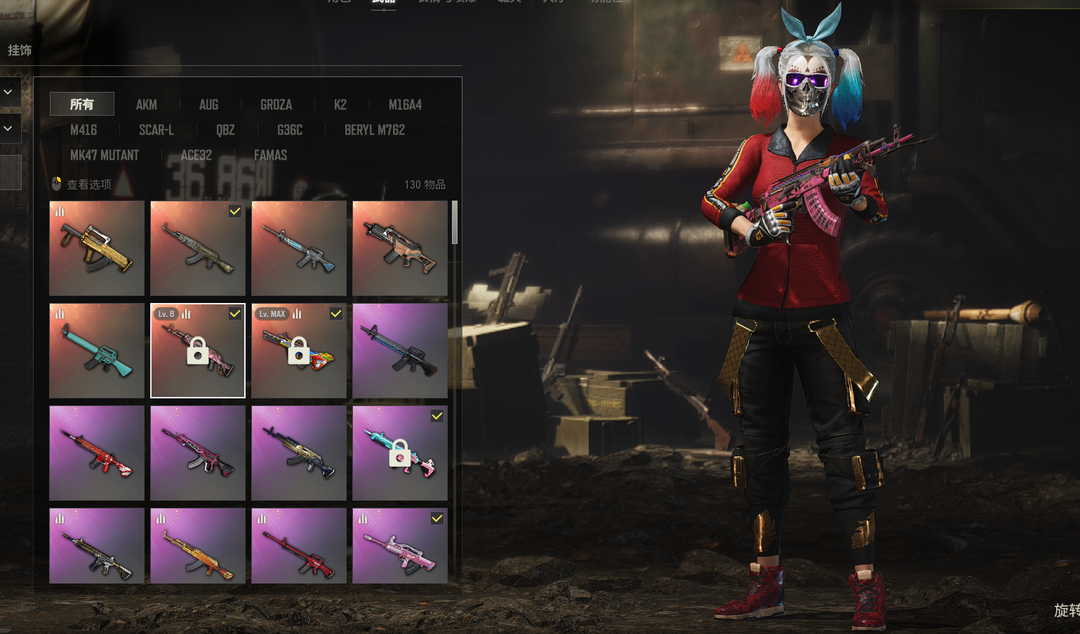The image size is (1080, 634).
Task: Show GROZA weapon skins
Action: 276,104
